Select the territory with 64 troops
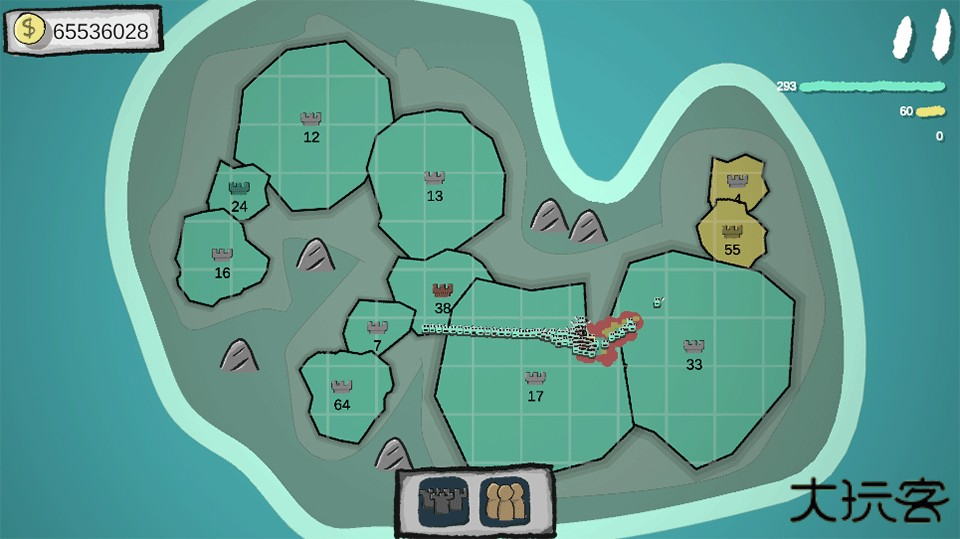 (342, 394)
